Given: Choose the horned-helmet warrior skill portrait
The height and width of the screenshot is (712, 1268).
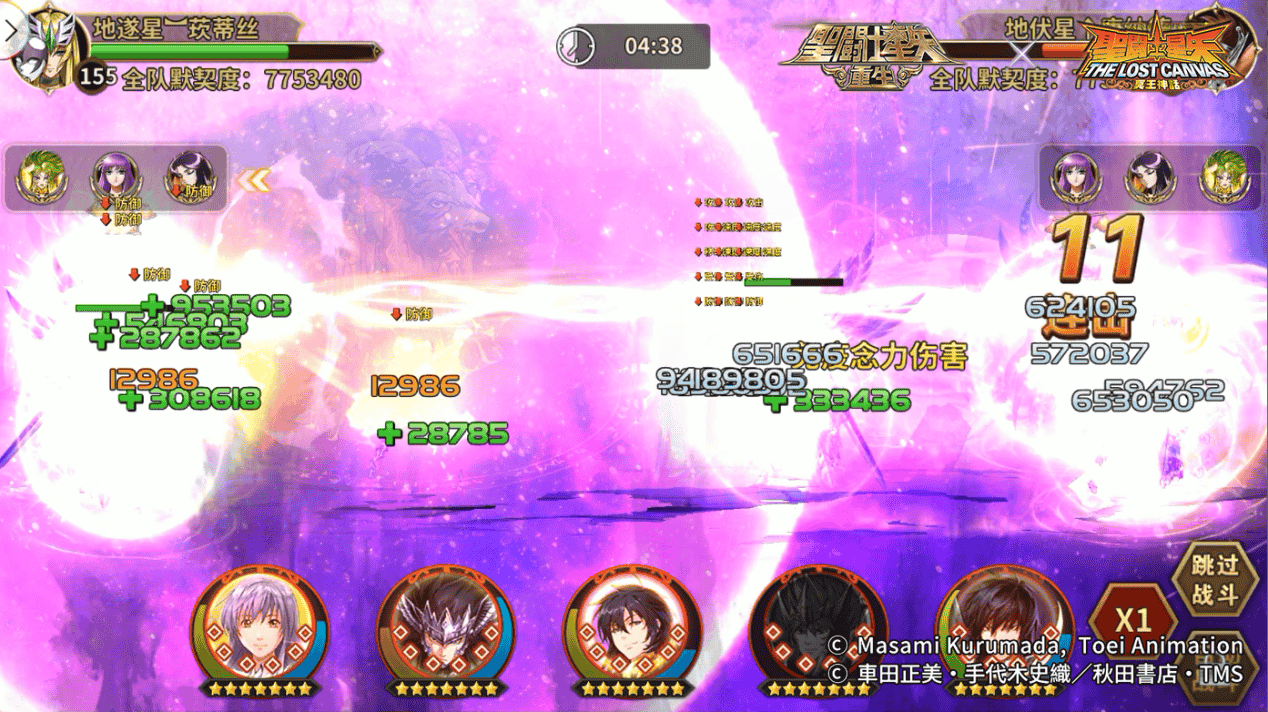Looking at the screenshot, I should [x=445, y=630].
